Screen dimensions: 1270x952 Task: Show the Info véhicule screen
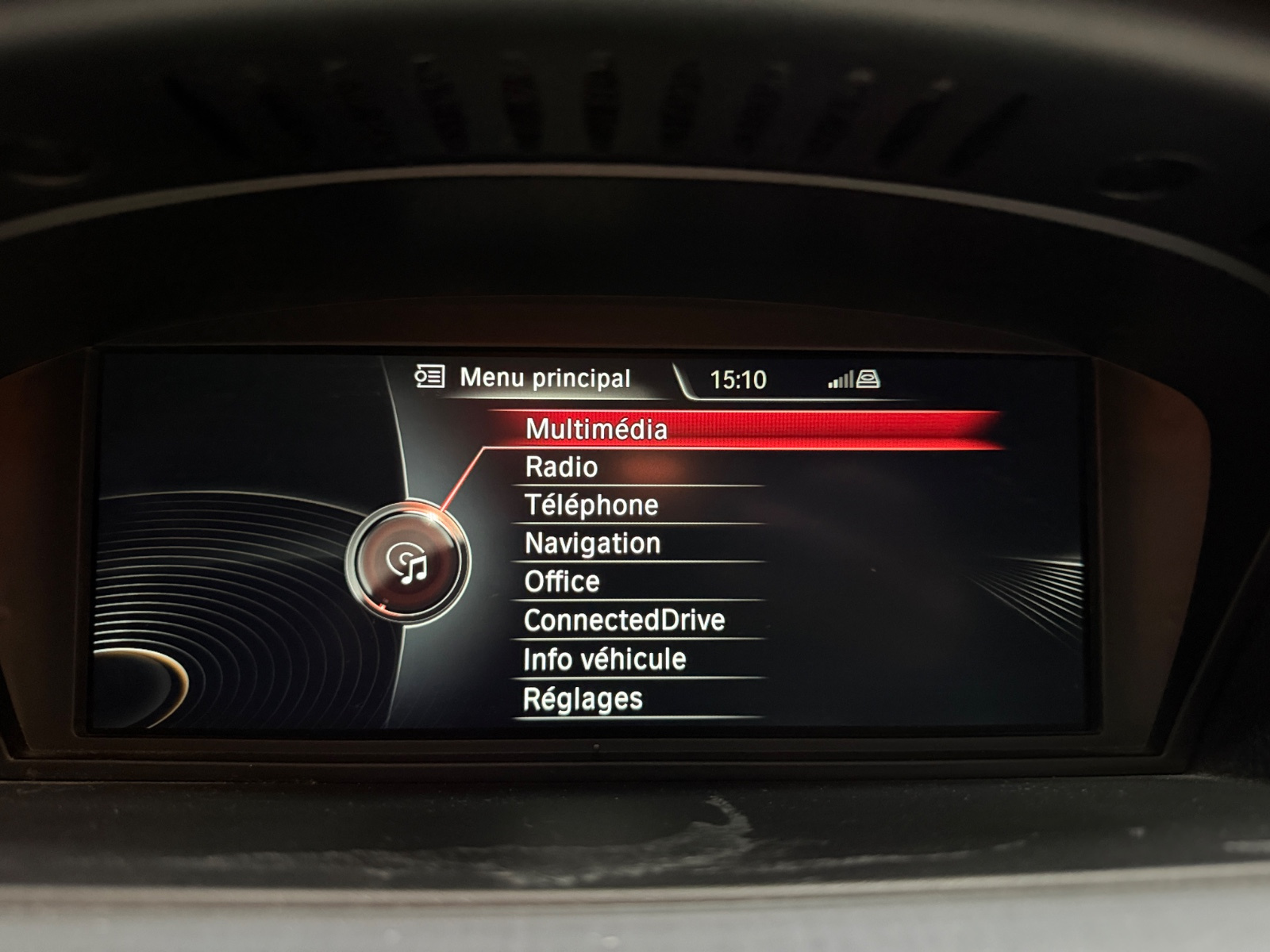[604, 659]
